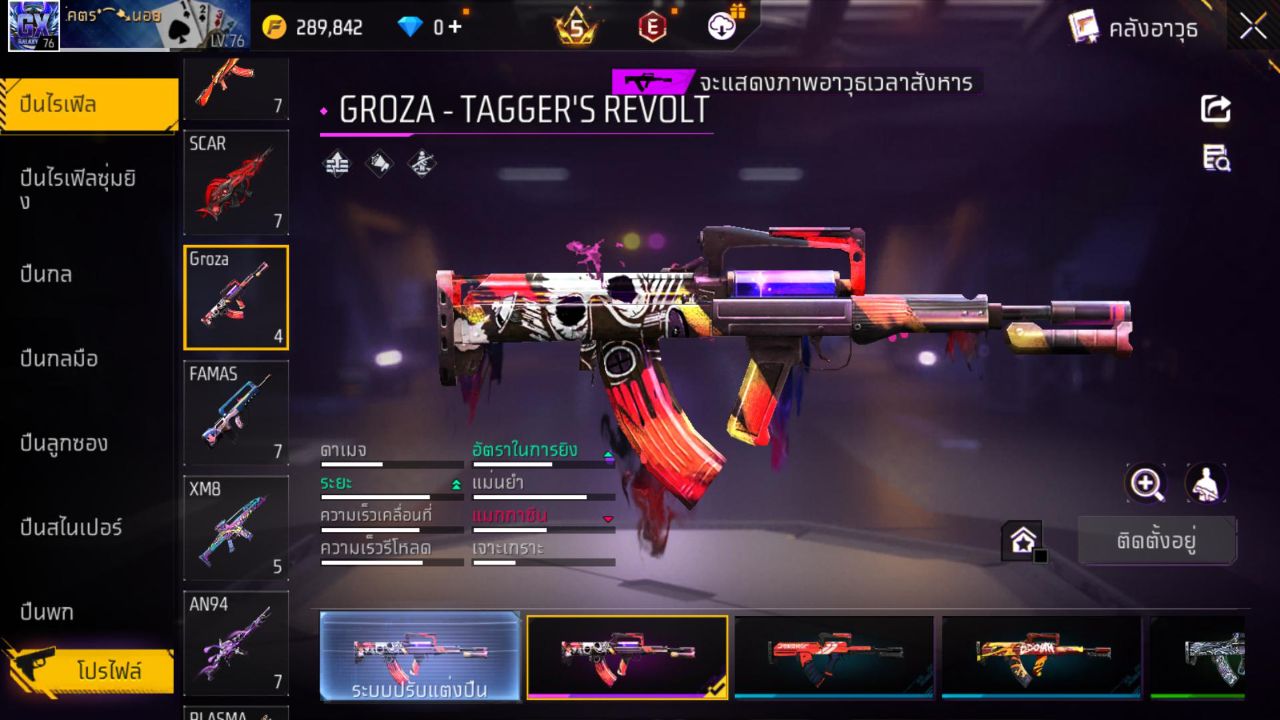Image resolution: width=1280 pixels, height=720 pixels.
Task: Select the character-with-weapon view icon
Action: (1206, 484)
